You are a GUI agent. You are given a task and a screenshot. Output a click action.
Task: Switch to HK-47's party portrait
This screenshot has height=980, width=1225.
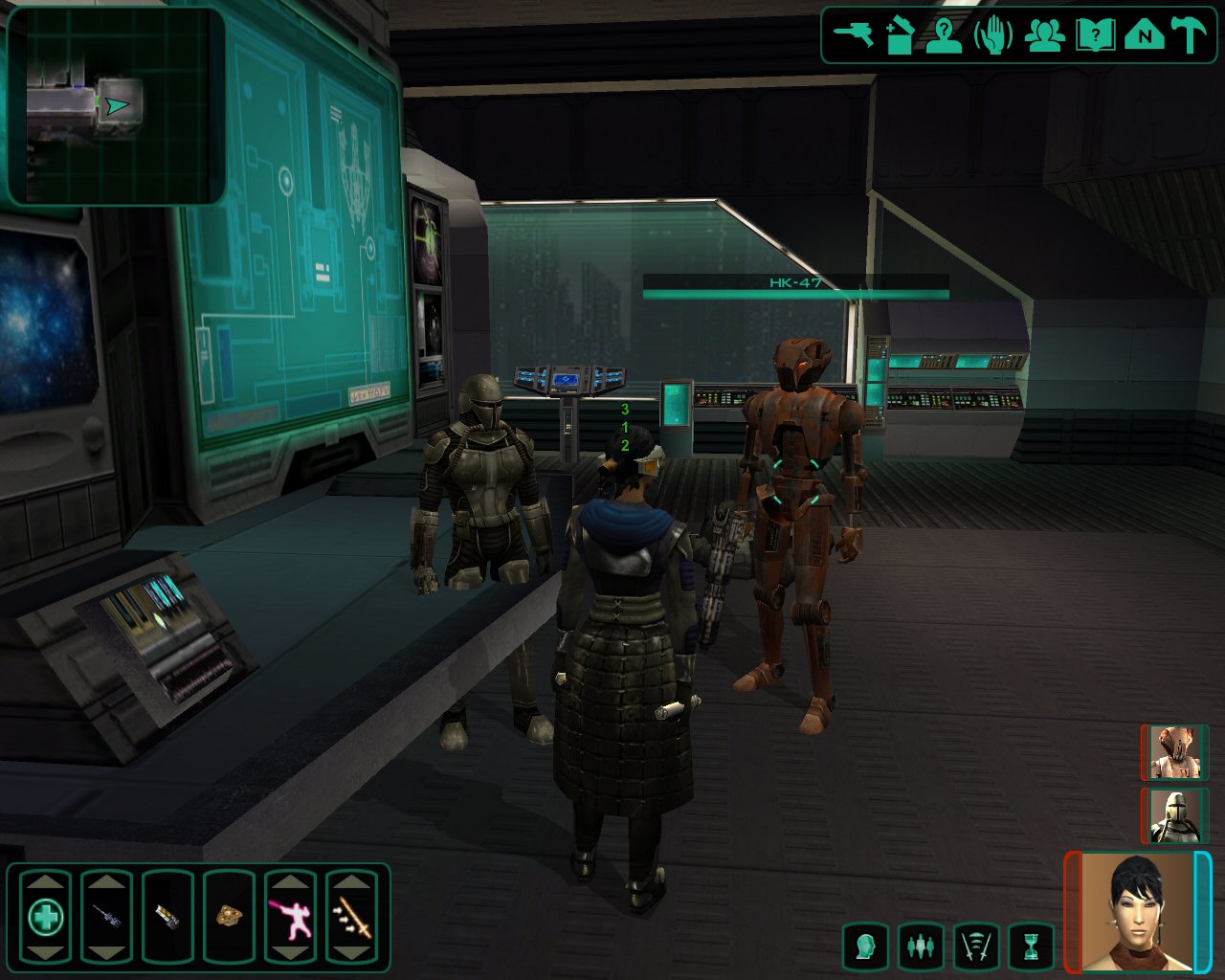tap(1174, 752)
